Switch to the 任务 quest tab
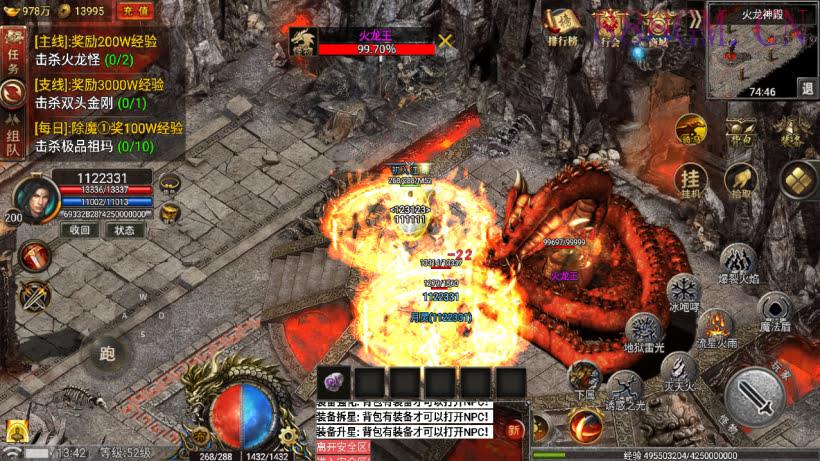 point(14,58)
